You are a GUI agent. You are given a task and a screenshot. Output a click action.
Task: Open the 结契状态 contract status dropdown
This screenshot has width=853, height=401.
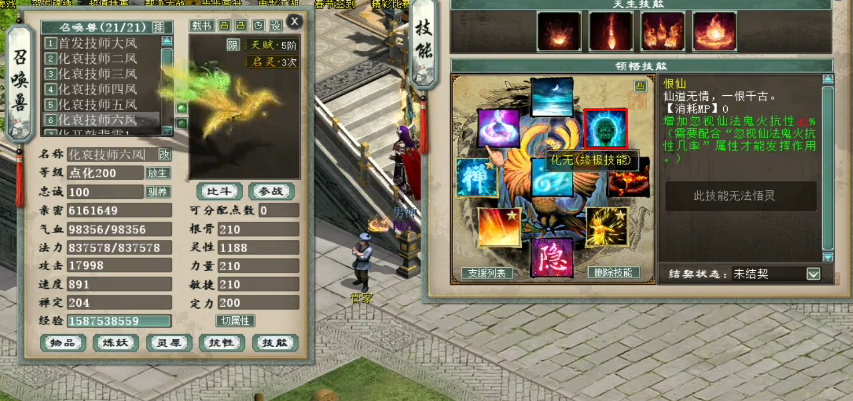click(812, 274)
